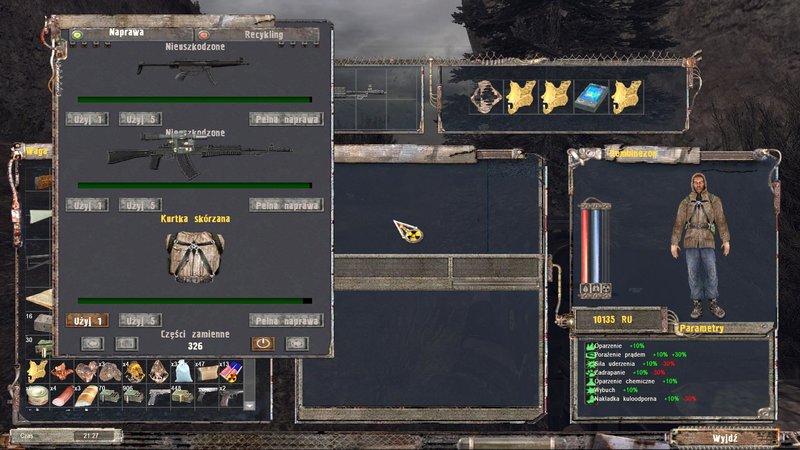Select the bandage roll in inventory
Screen dimensions: 800x450
39,396
